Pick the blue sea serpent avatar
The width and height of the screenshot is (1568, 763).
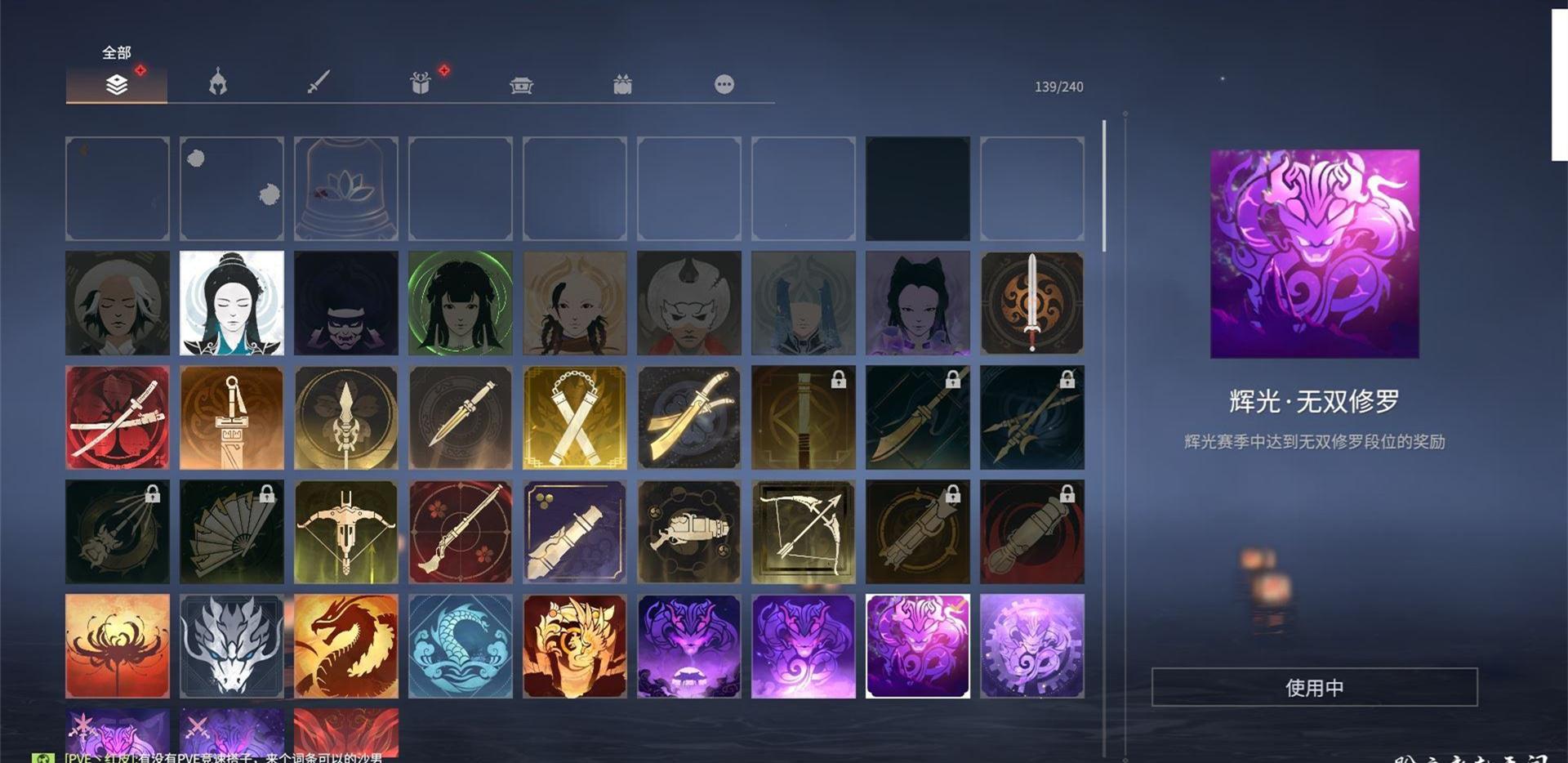point(461,646)
